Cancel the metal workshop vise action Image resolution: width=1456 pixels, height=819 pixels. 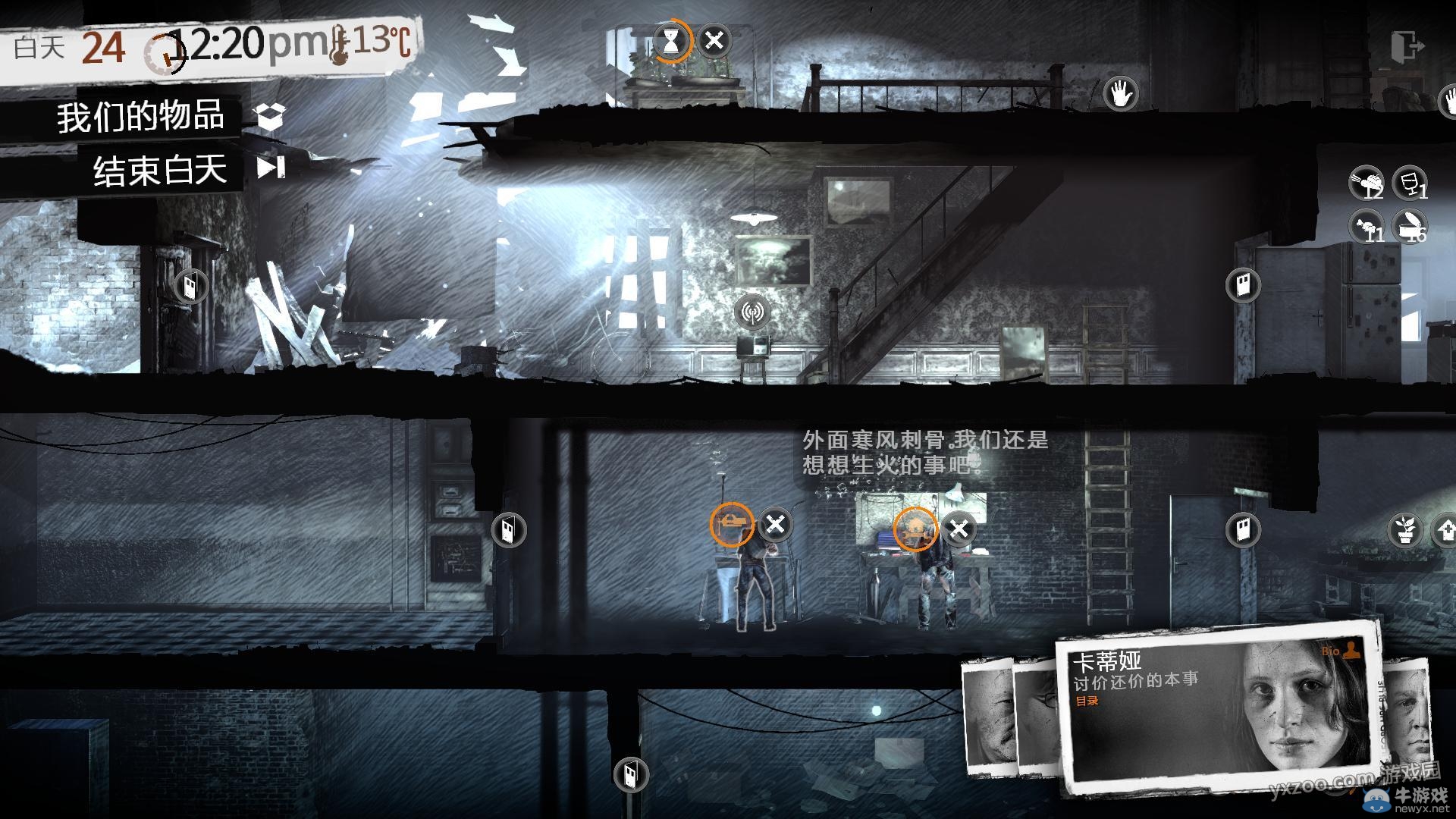point(775,524)
